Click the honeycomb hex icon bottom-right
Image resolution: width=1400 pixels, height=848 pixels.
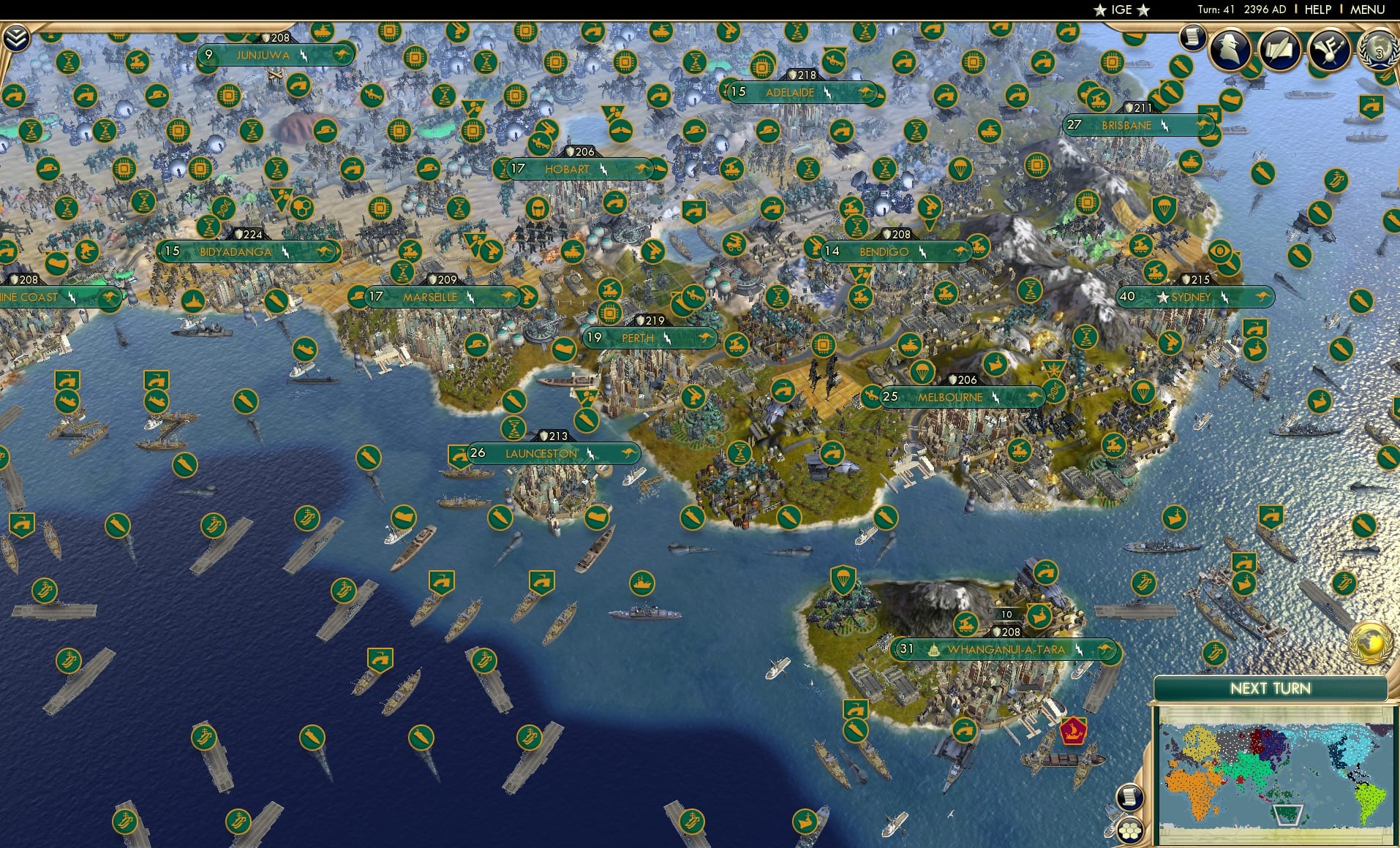point(1131,830)
